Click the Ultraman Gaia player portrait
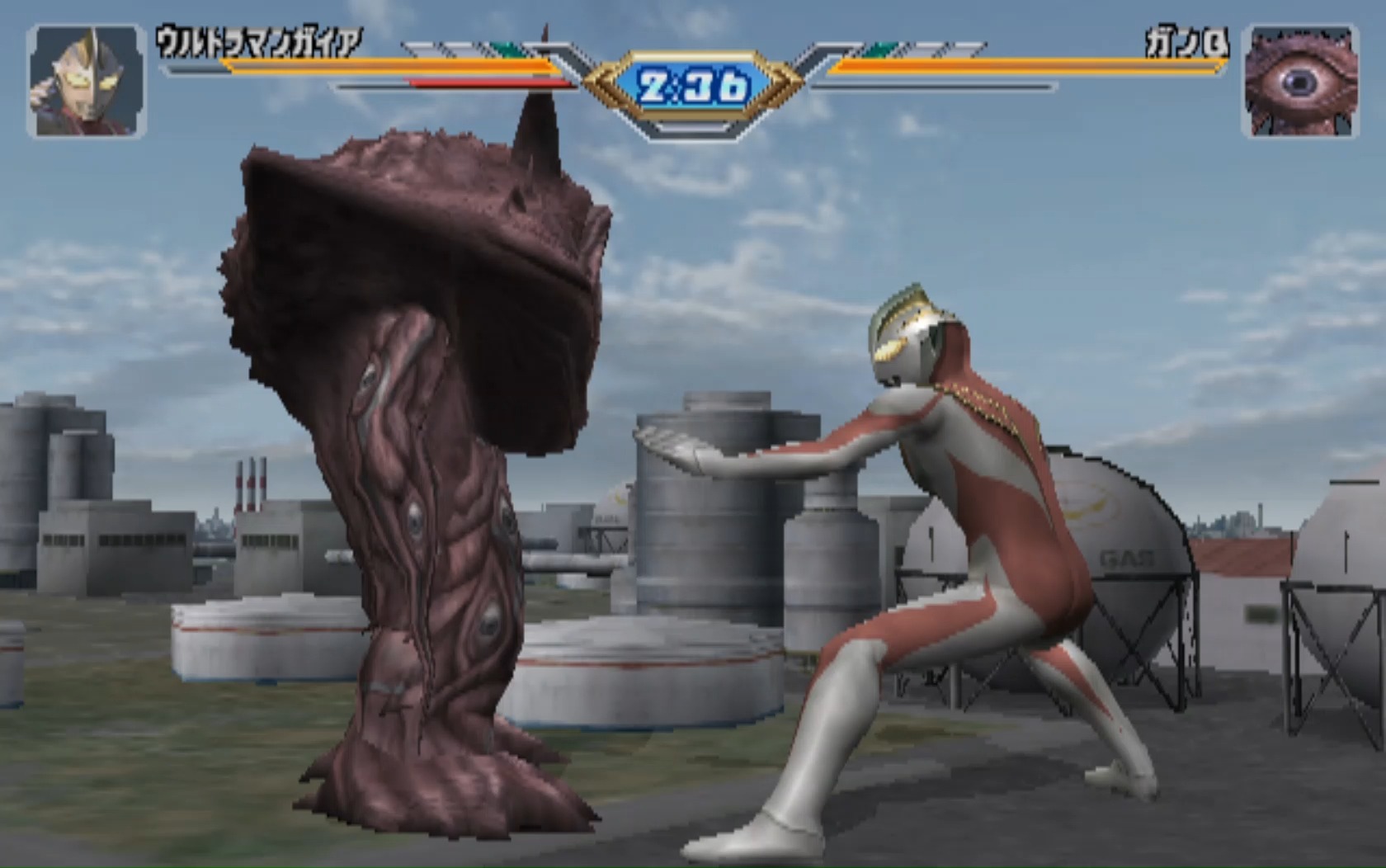The image size is (1386, 868). tap(87, 81)
